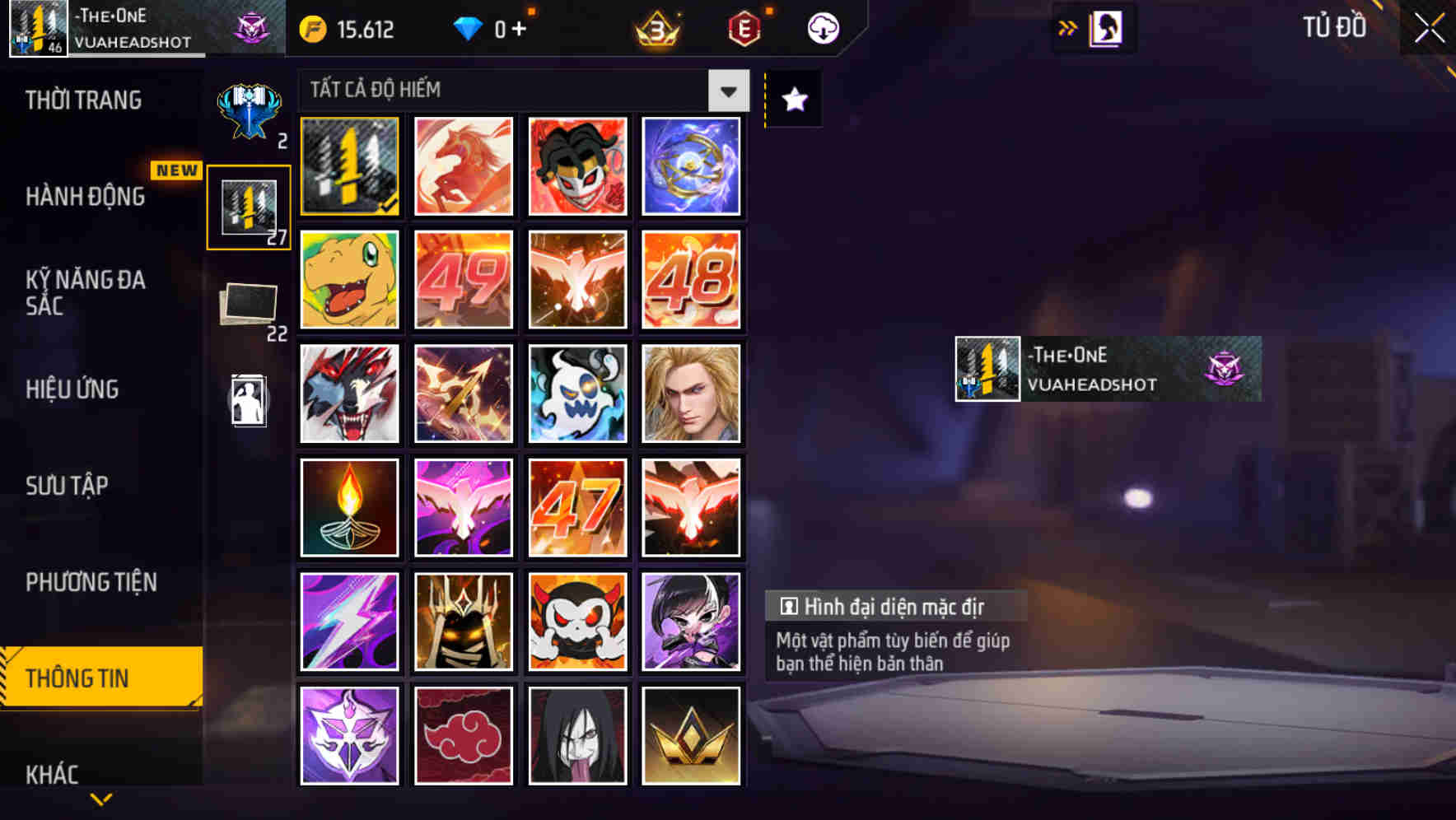Select the currently equipped yellow dagger avatar
1456x820 pixels.
(x=348, y=165)
